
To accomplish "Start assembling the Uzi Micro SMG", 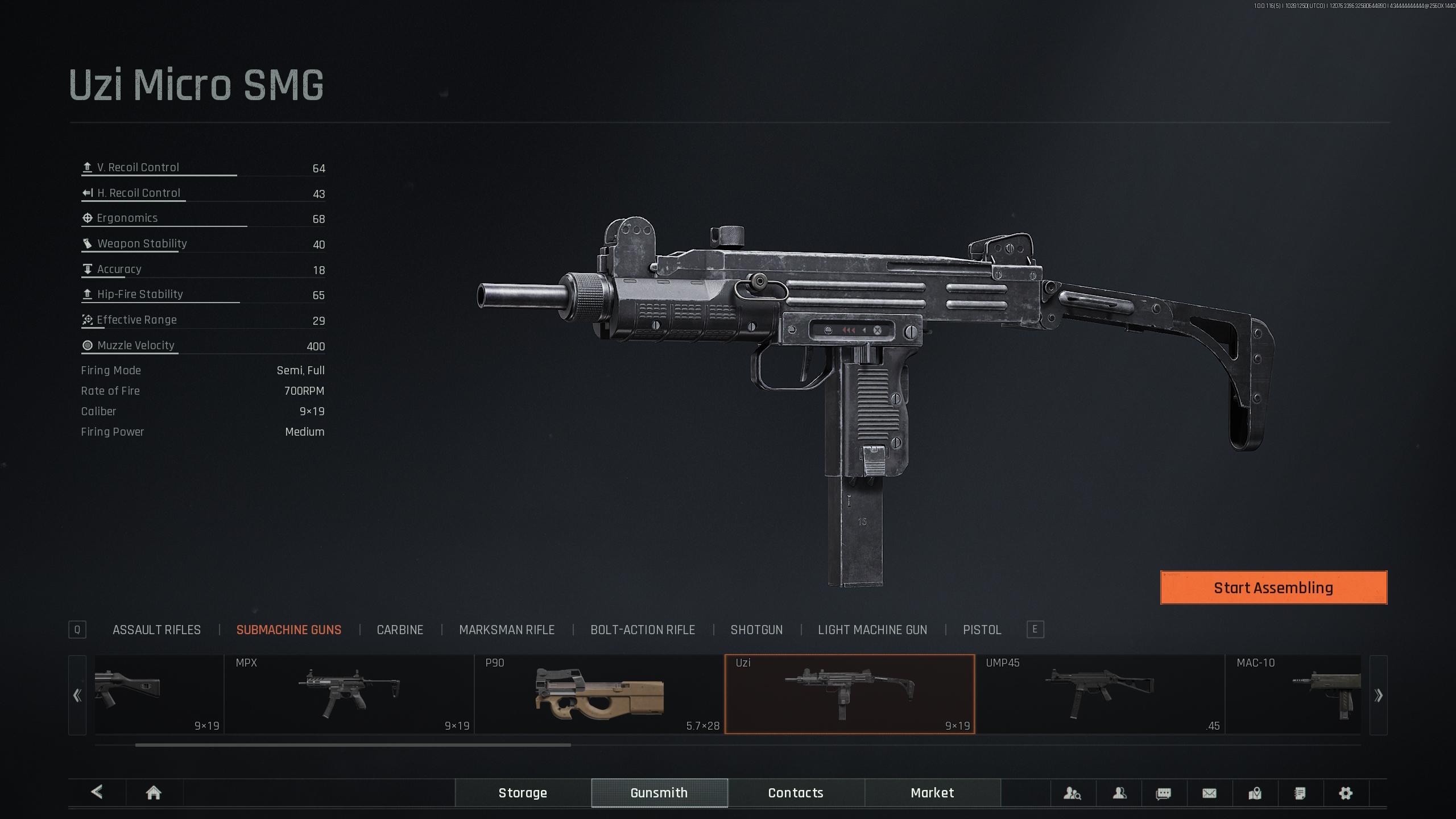I will 1273,588.
